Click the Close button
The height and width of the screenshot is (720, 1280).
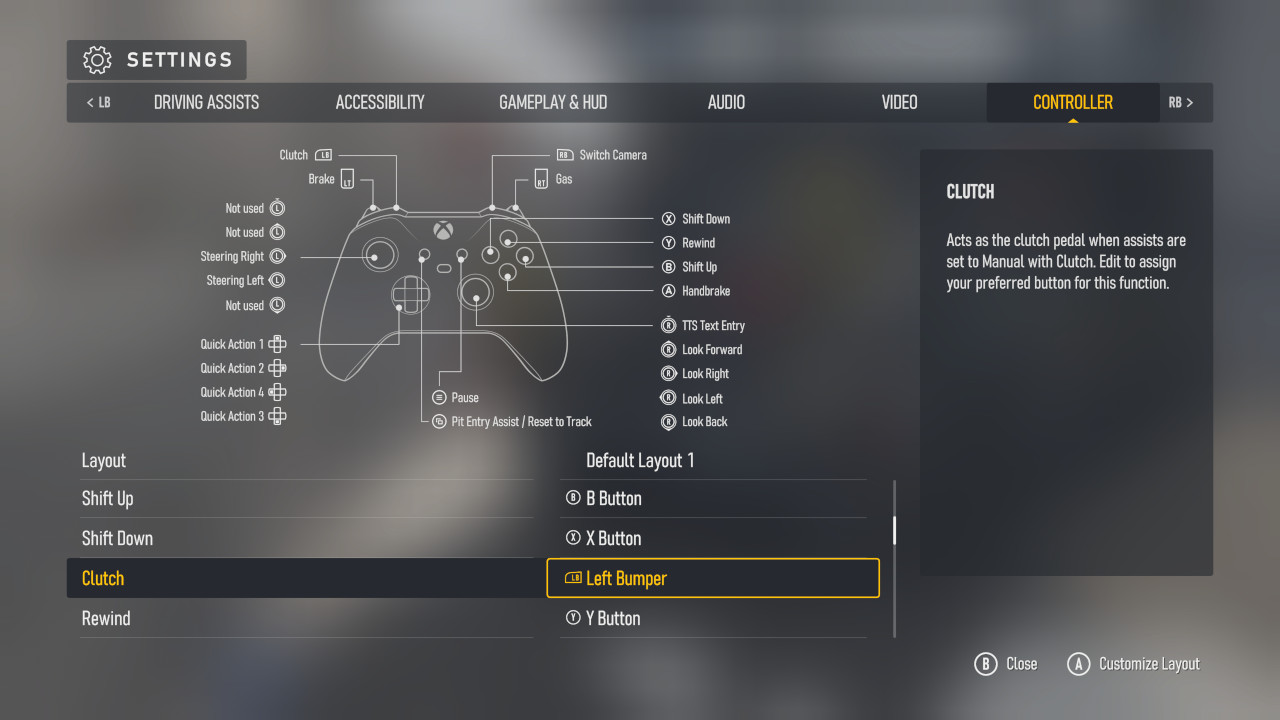(x=1006, y=663)
